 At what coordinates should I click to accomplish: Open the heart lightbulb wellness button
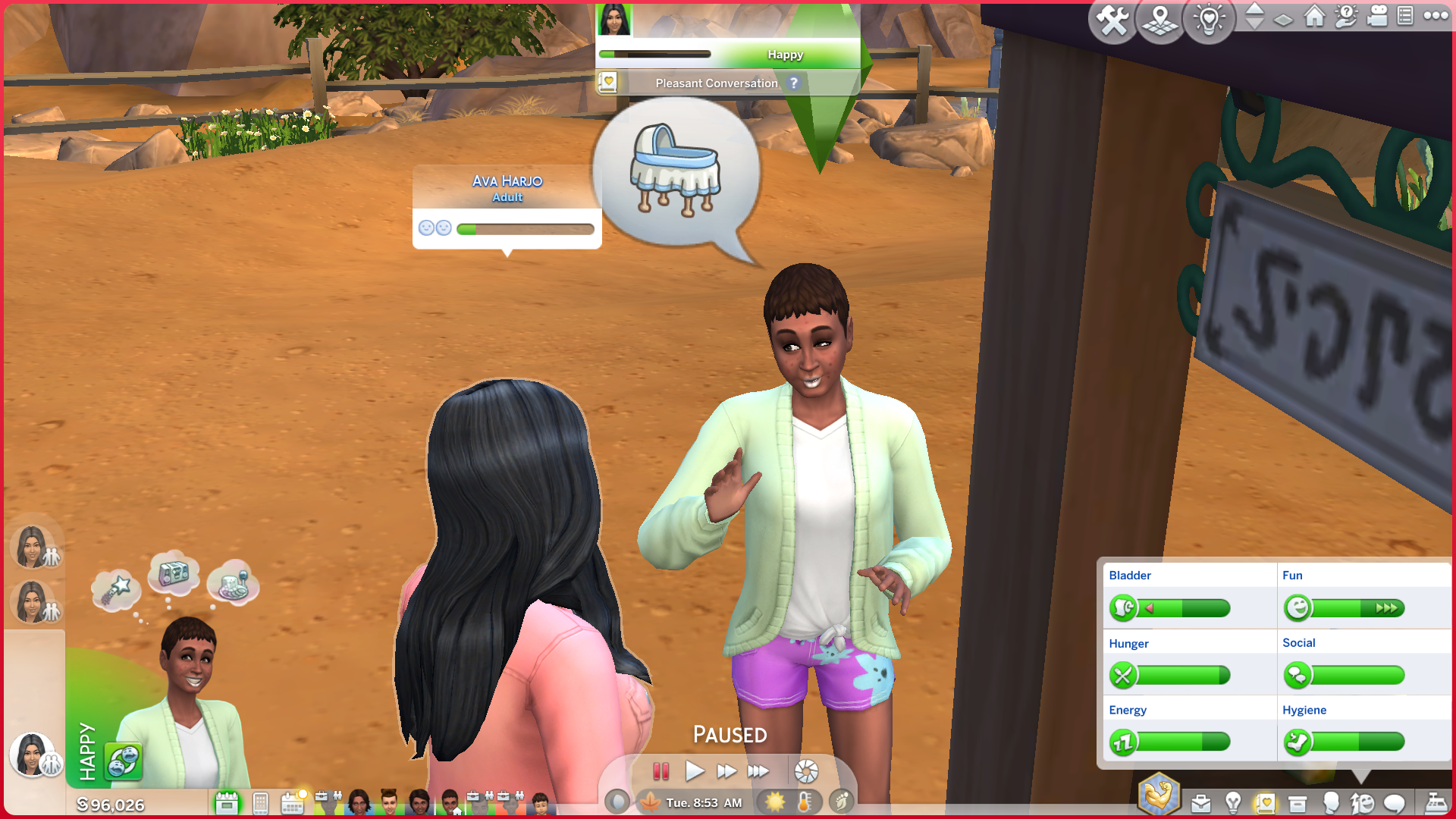tap(1209, 20)
